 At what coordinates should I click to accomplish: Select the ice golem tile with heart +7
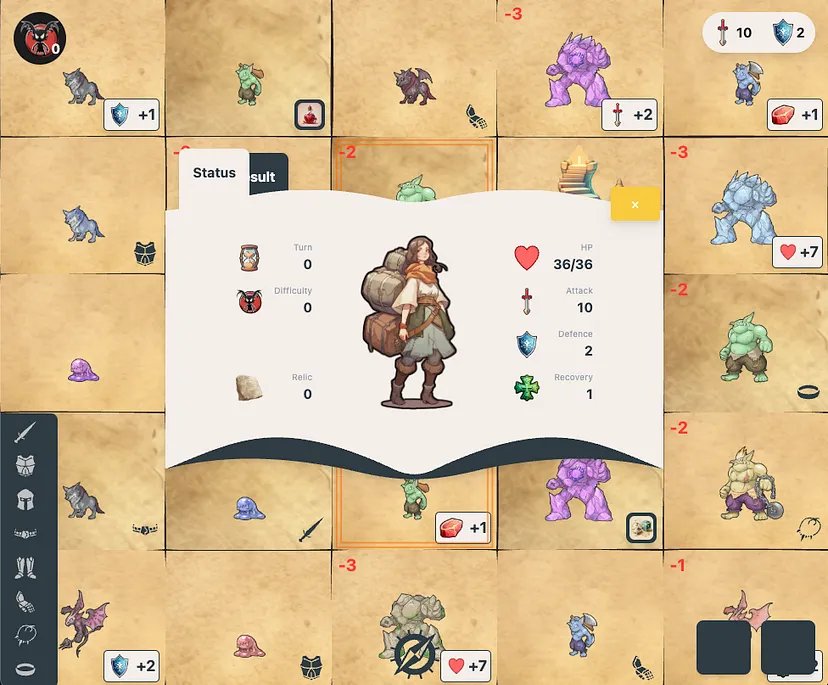pos(745,207)
